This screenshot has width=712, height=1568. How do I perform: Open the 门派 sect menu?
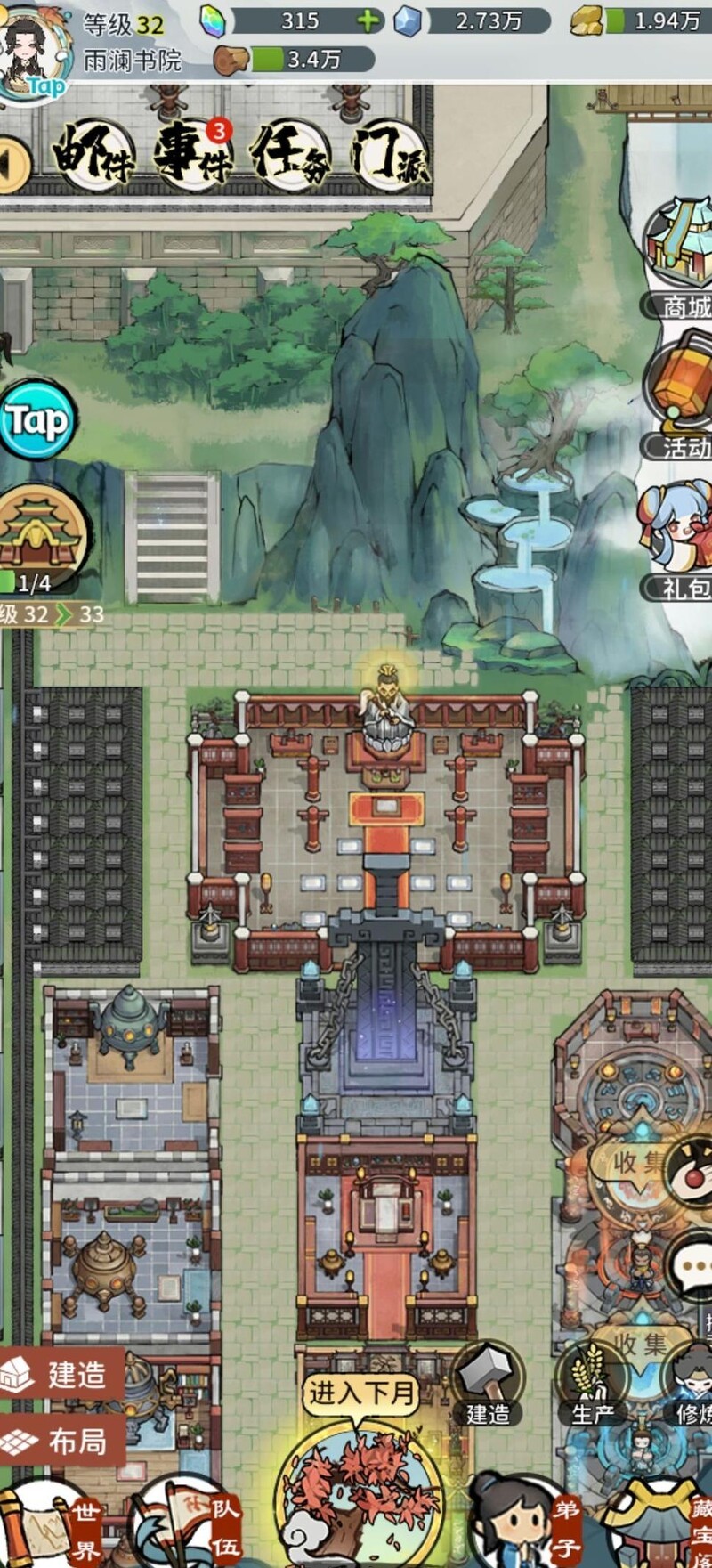pos(389,157)
